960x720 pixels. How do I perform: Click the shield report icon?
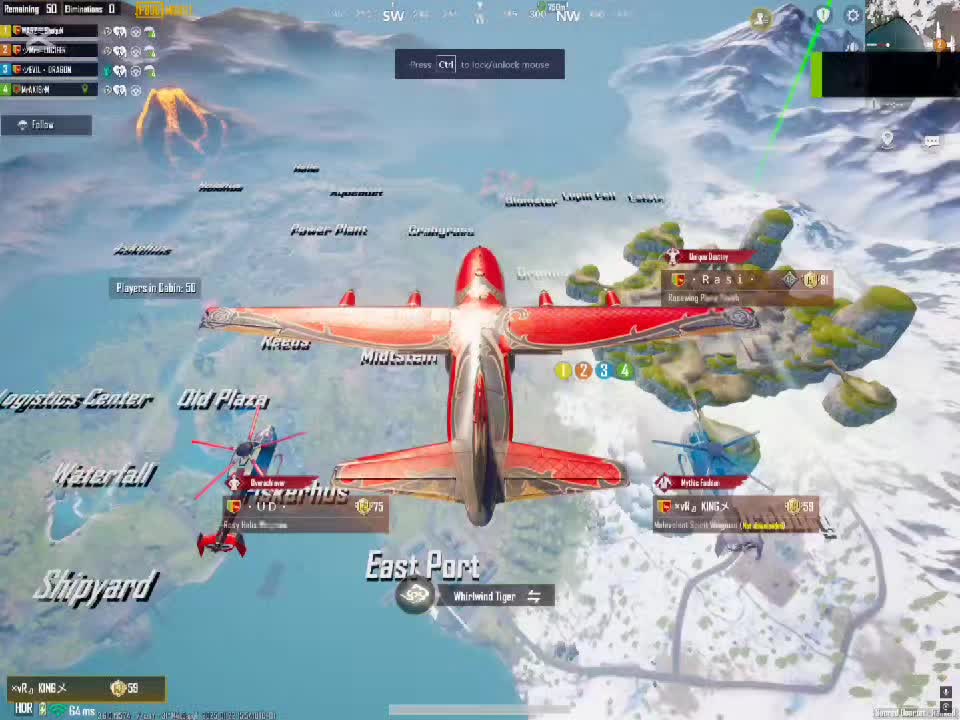point(823,15)
